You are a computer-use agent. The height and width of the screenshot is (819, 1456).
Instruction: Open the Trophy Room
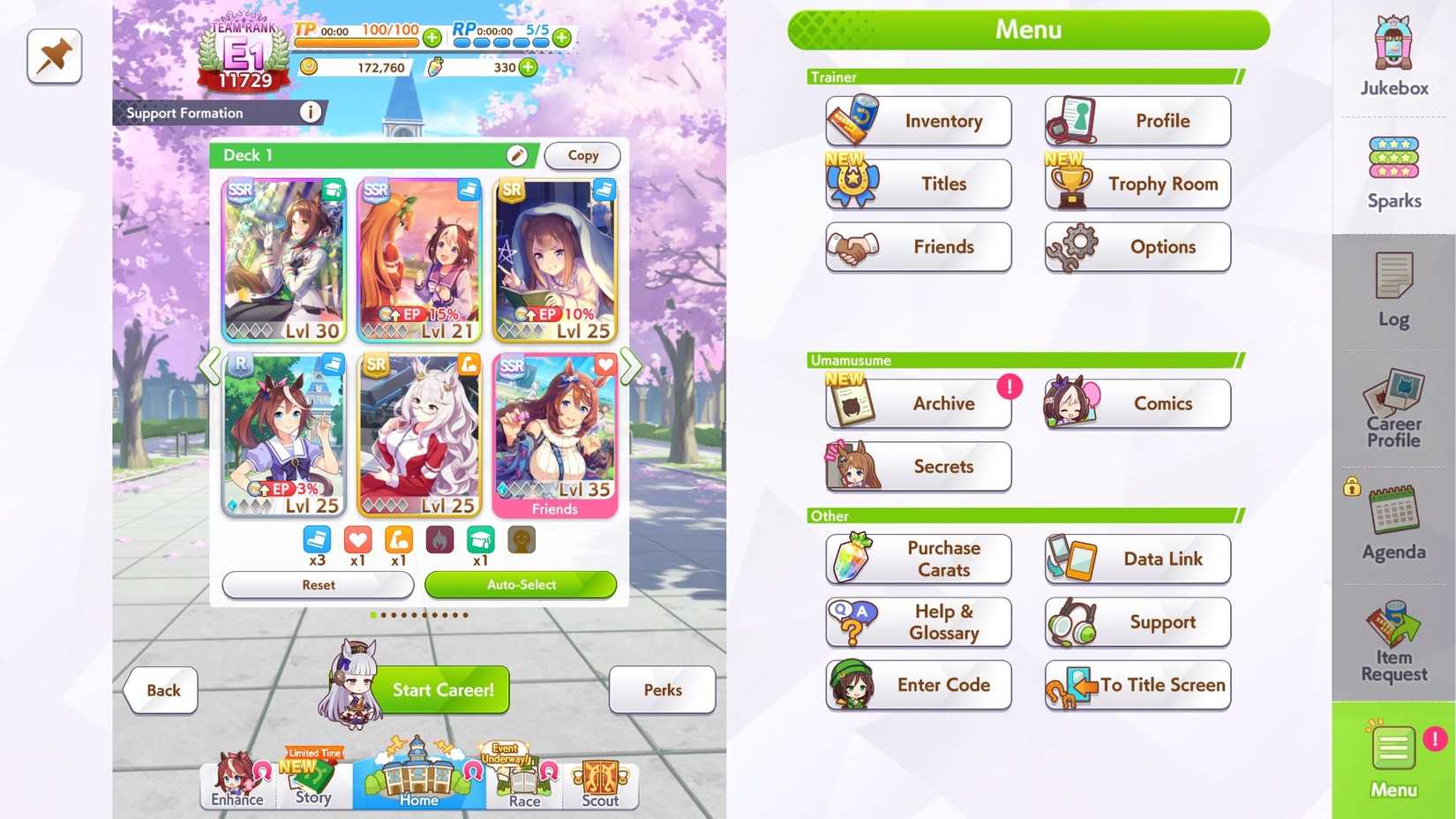[x=1137, y=184]
